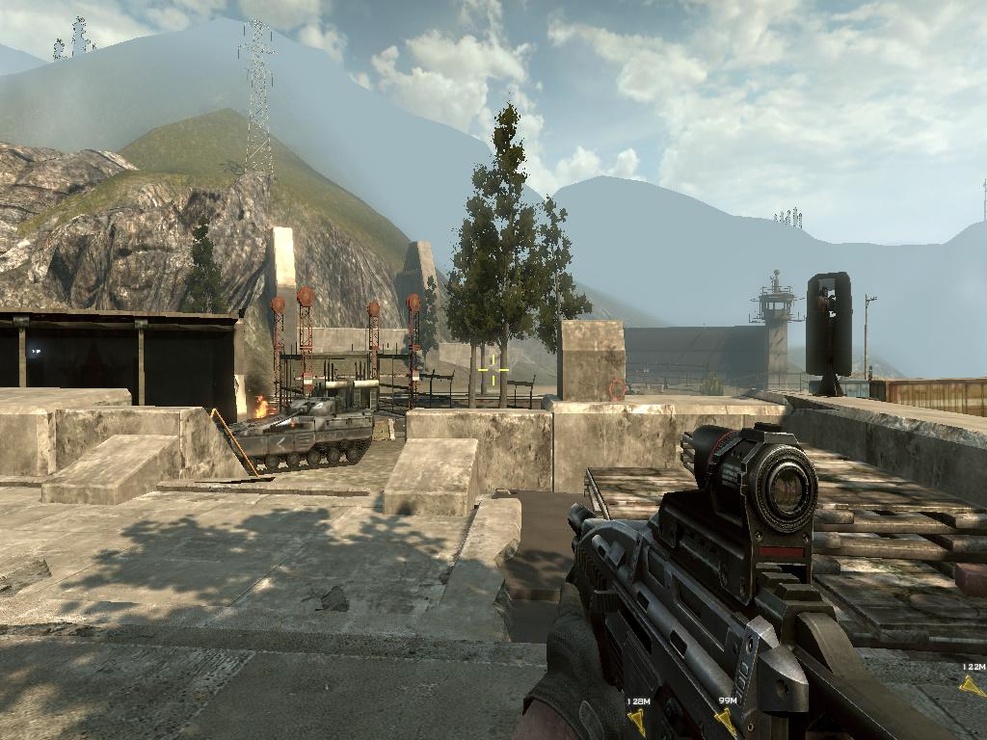Select the red circular target marker
This screenshot has height=740, width=987.
pos(617,387)
